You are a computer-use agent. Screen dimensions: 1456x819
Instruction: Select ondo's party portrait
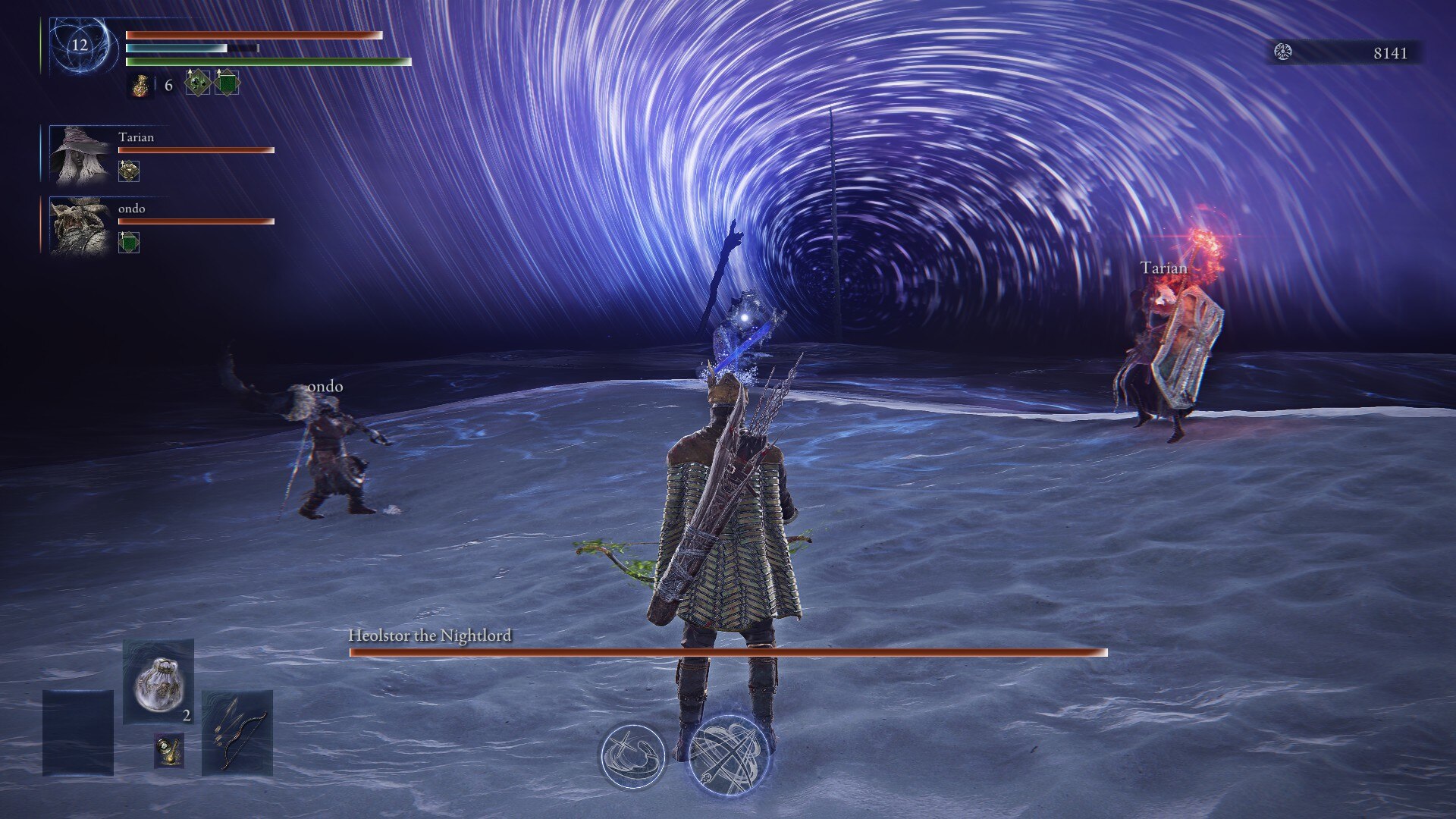[80, 225]
